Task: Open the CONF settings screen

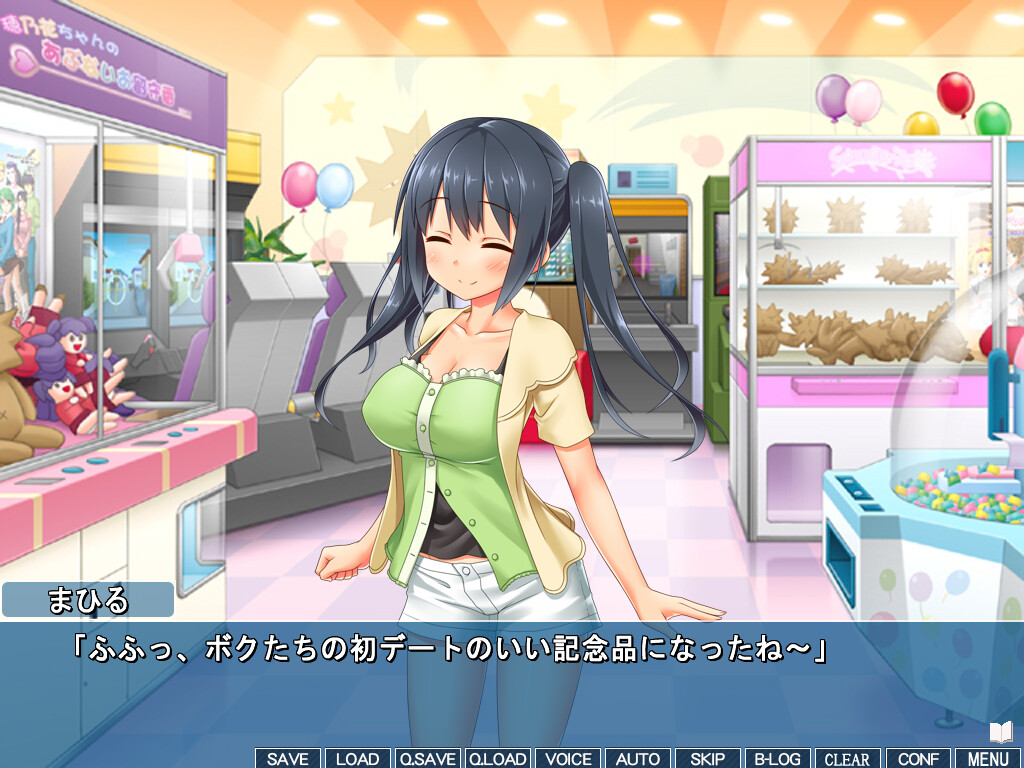Action: [x=918, y=759]
